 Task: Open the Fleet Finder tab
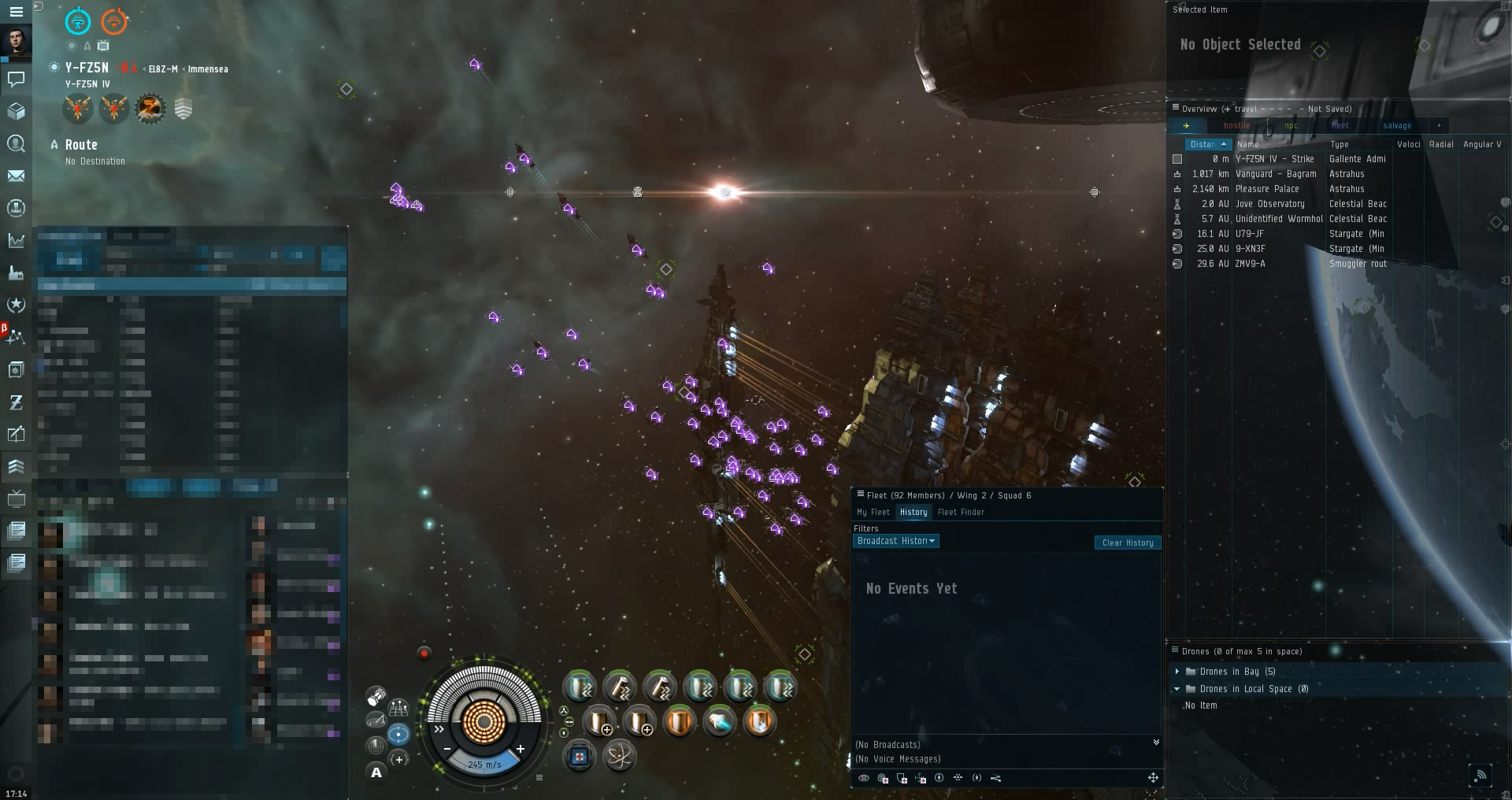pos(961,513)
